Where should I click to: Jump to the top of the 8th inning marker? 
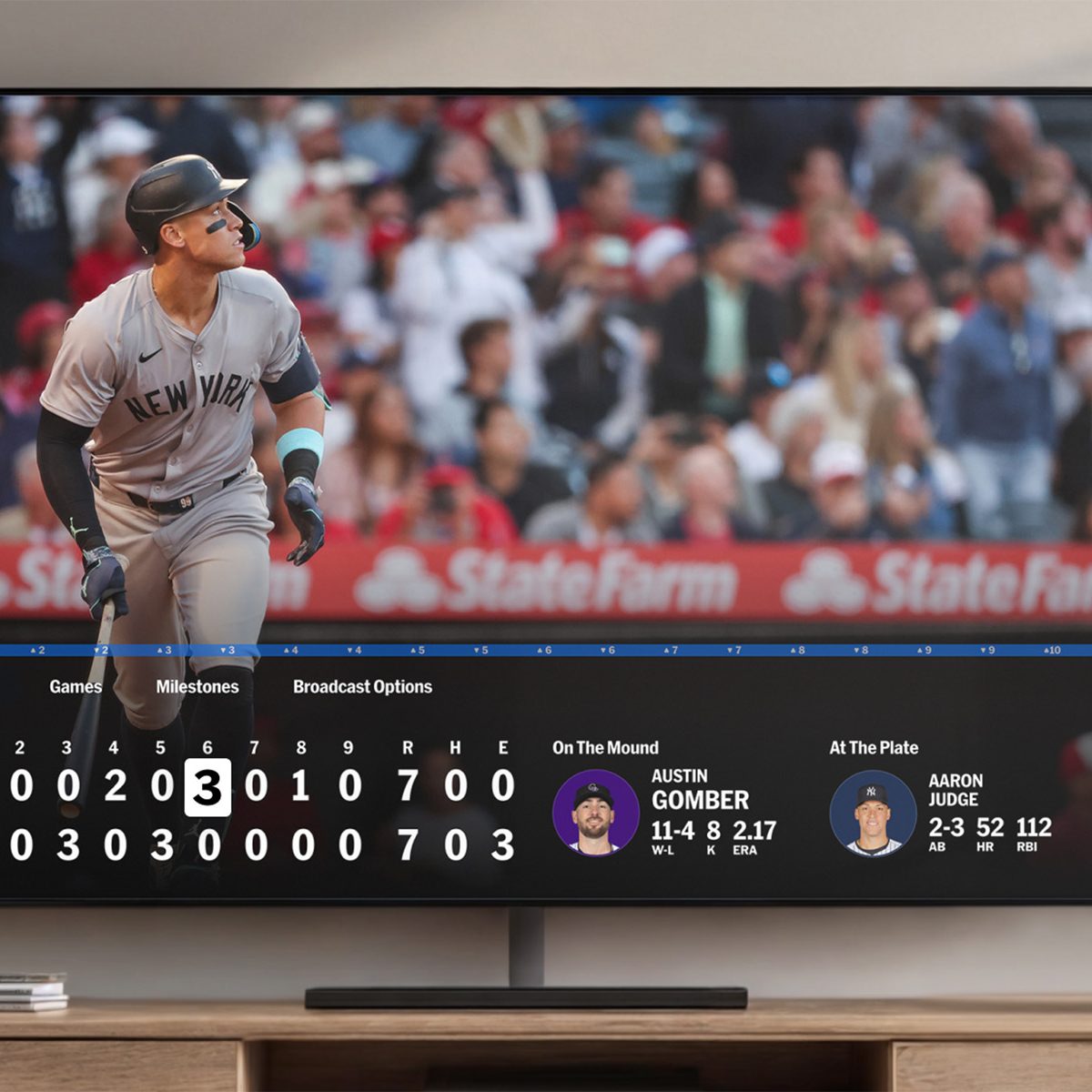coord(797,651)
